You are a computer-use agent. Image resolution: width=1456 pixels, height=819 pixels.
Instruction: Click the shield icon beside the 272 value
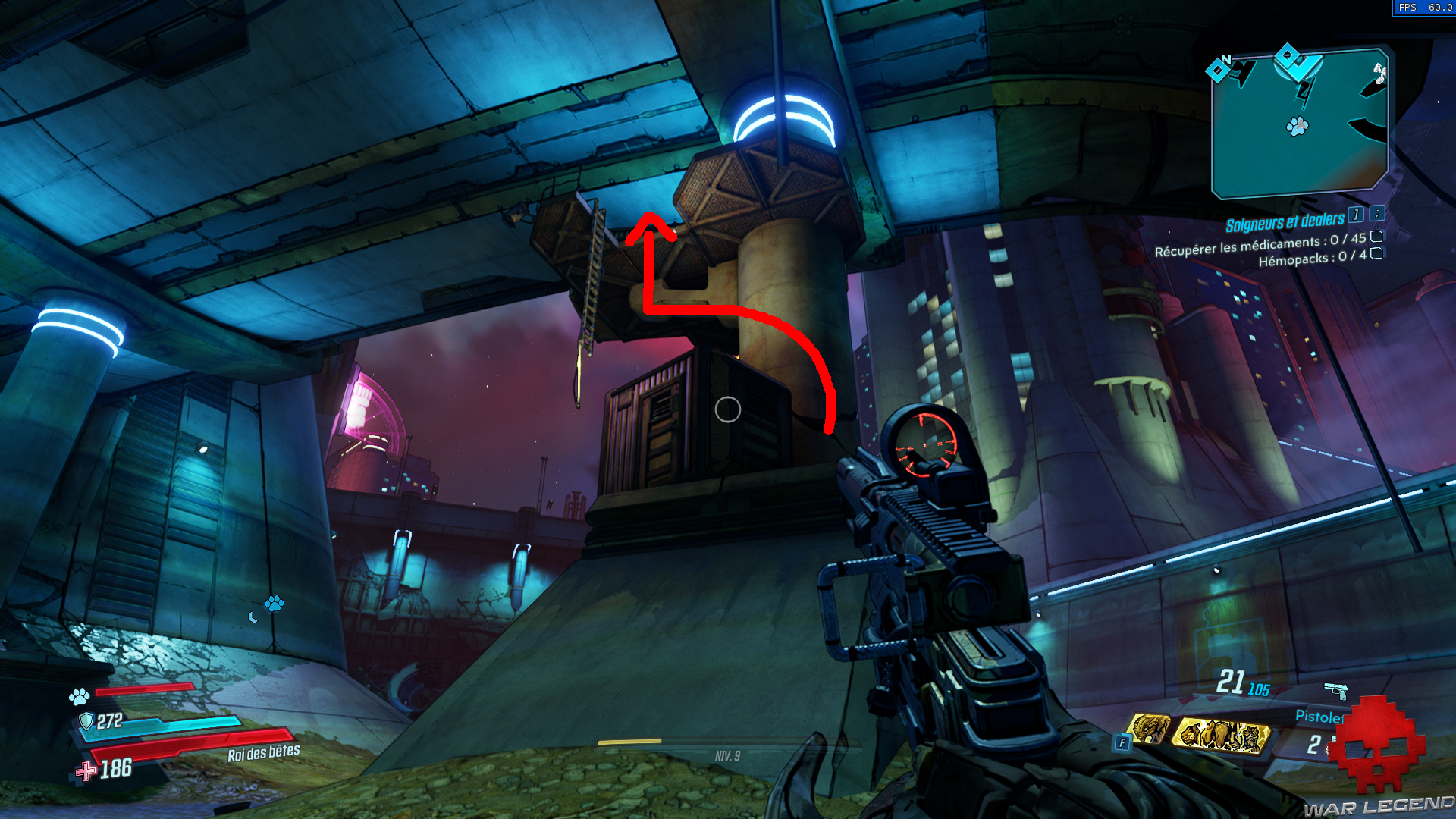pos(86,721)
